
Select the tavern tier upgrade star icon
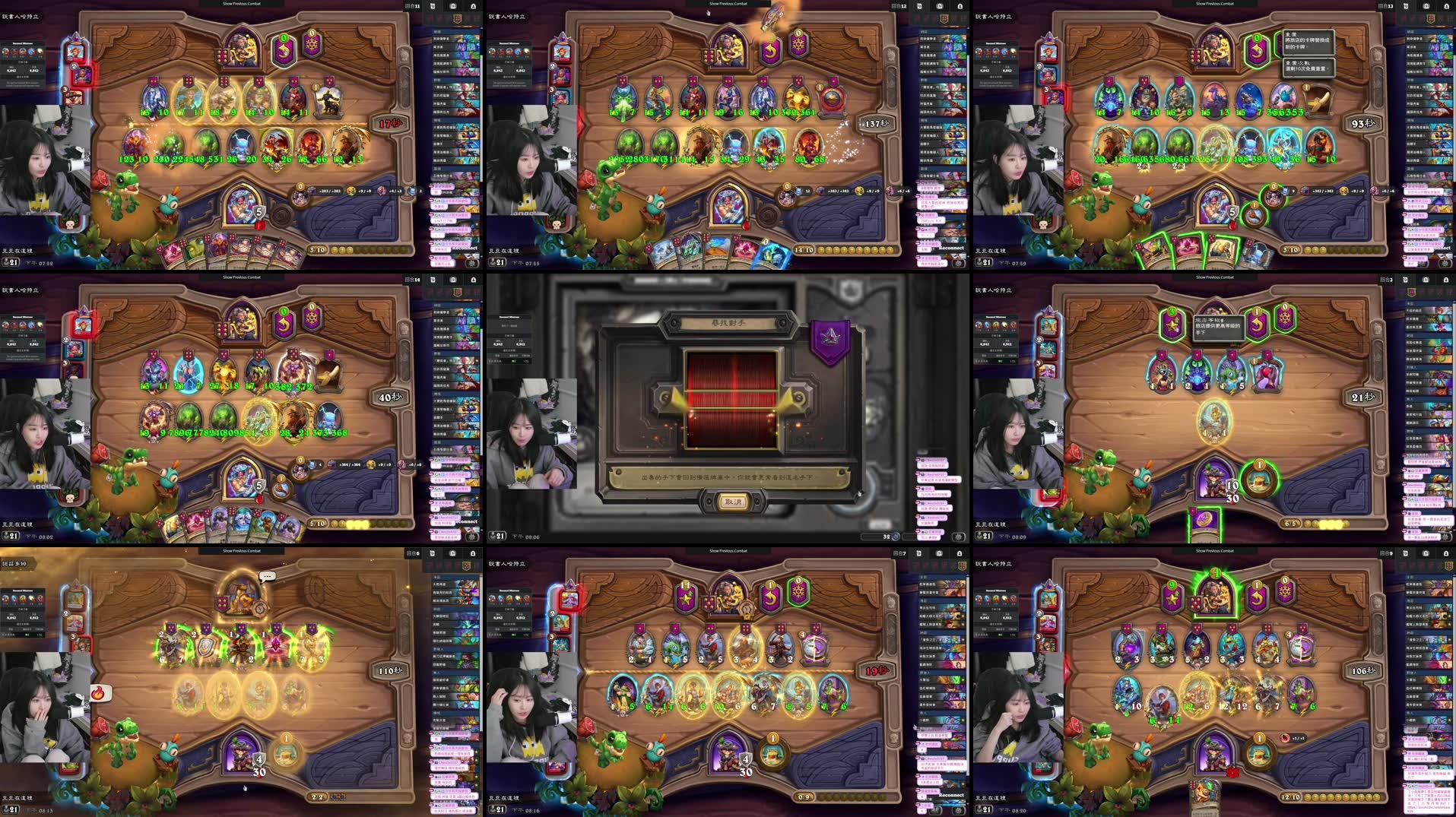point(1172,323)
